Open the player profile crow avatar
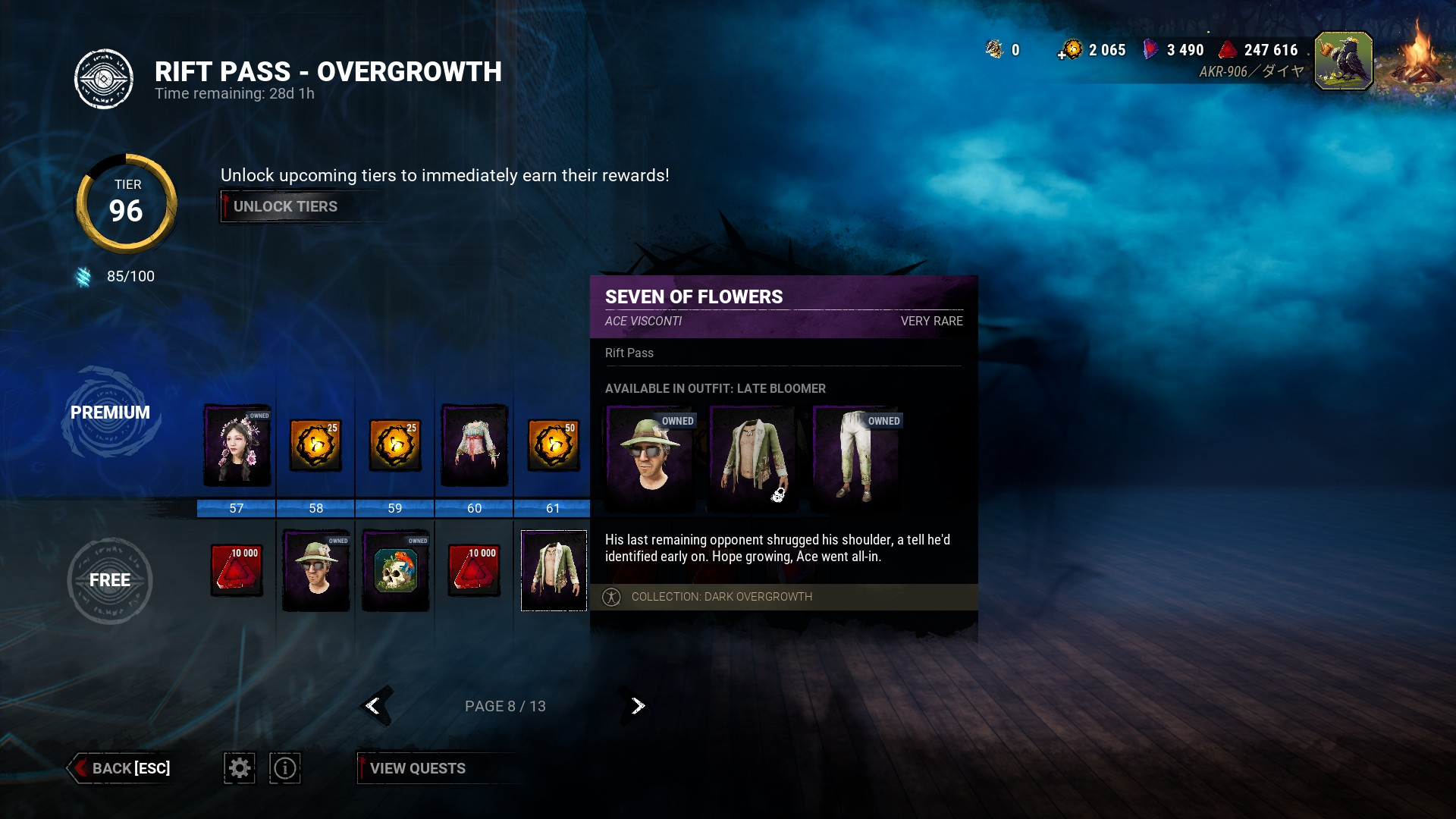1456x819 pixels. pyautogui.click(x=1343, y=61)
